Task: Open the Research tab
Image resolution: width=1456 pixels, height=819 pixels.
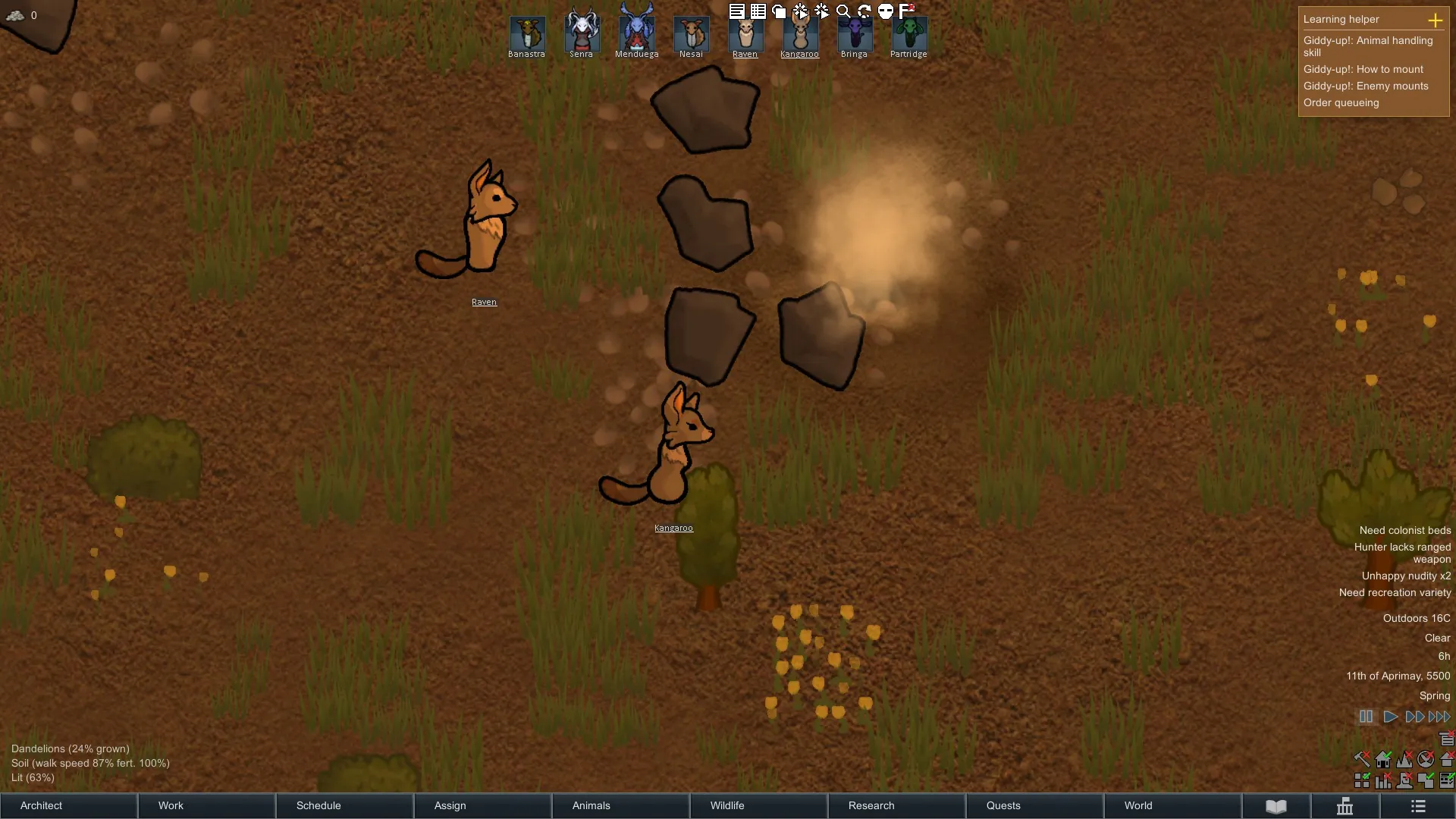Action: [896, 805]
